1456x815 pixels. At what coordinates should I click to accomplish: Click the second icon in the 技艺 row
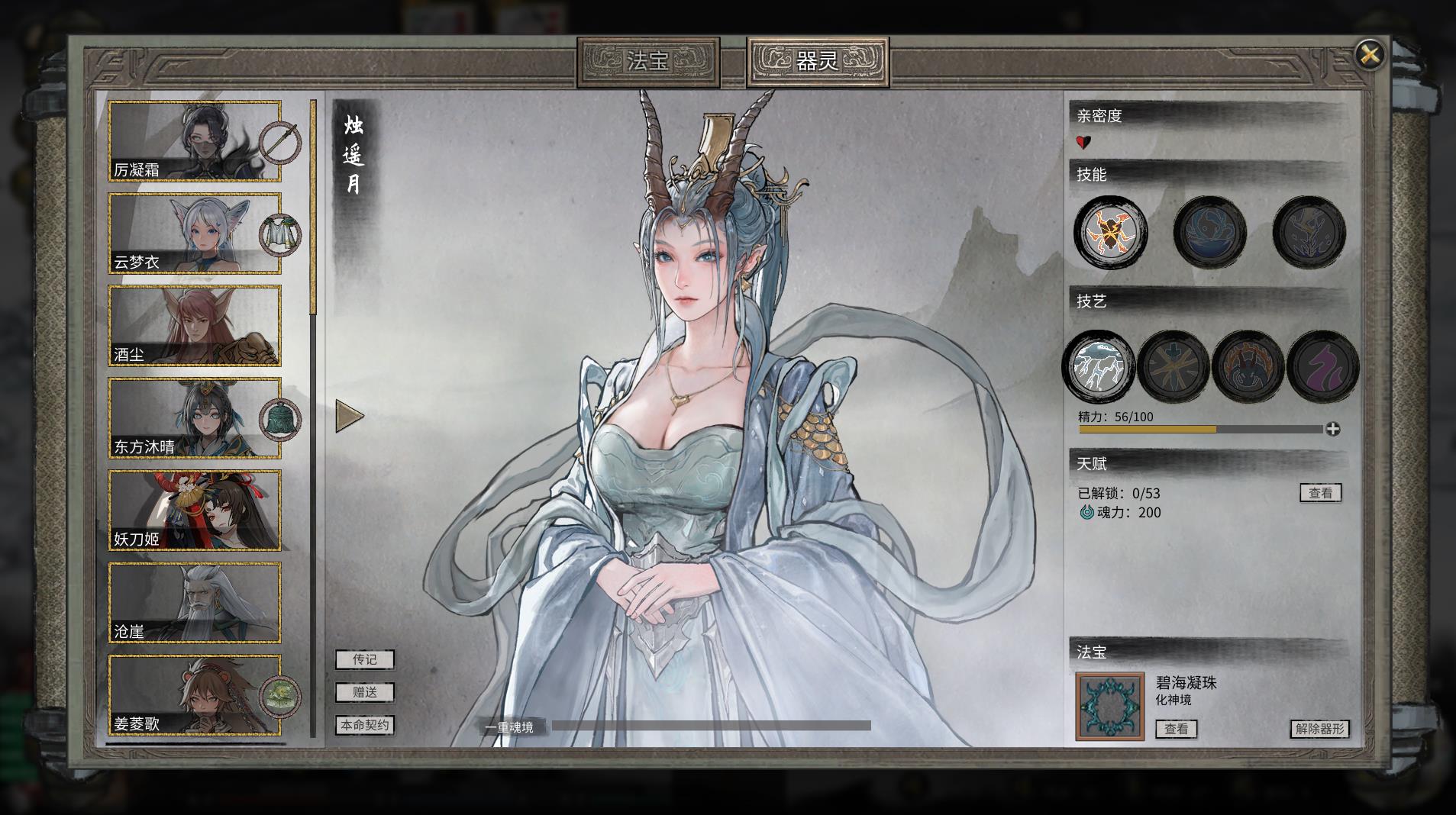[1174, 366]
